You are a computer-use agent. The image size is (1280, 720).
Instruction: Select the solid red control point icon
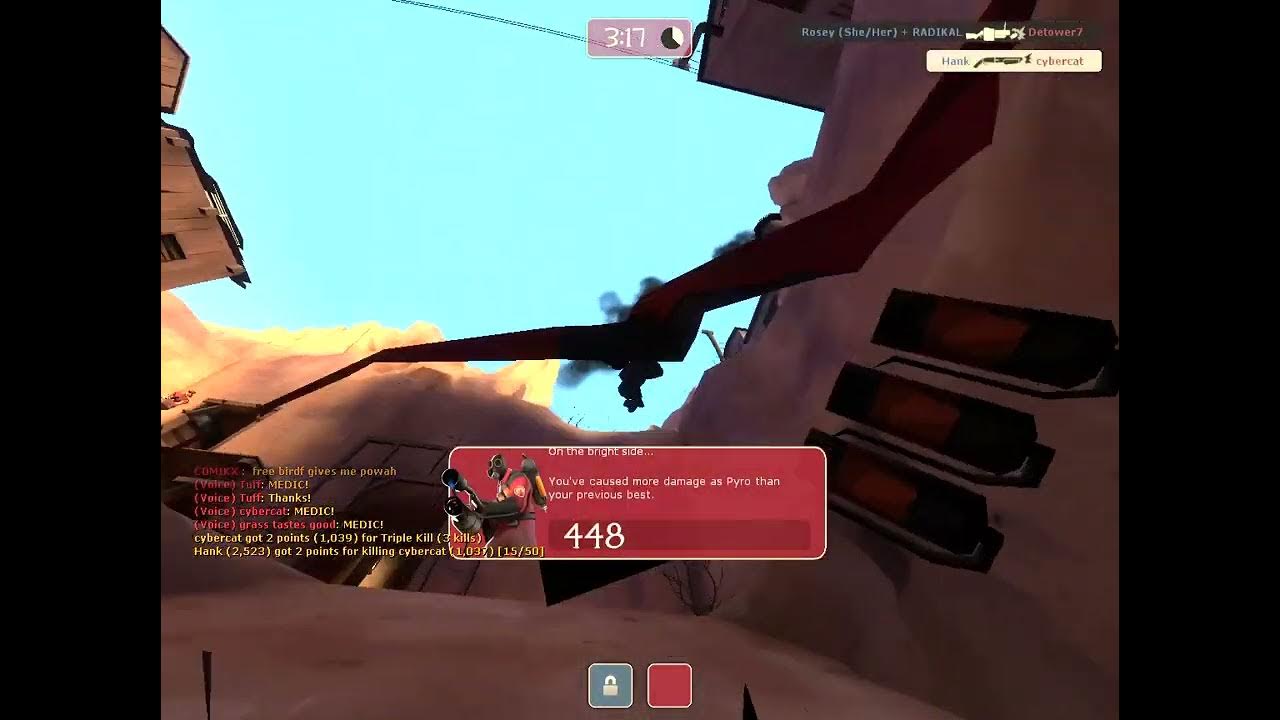pyautogui.click(x=669, y=686)
